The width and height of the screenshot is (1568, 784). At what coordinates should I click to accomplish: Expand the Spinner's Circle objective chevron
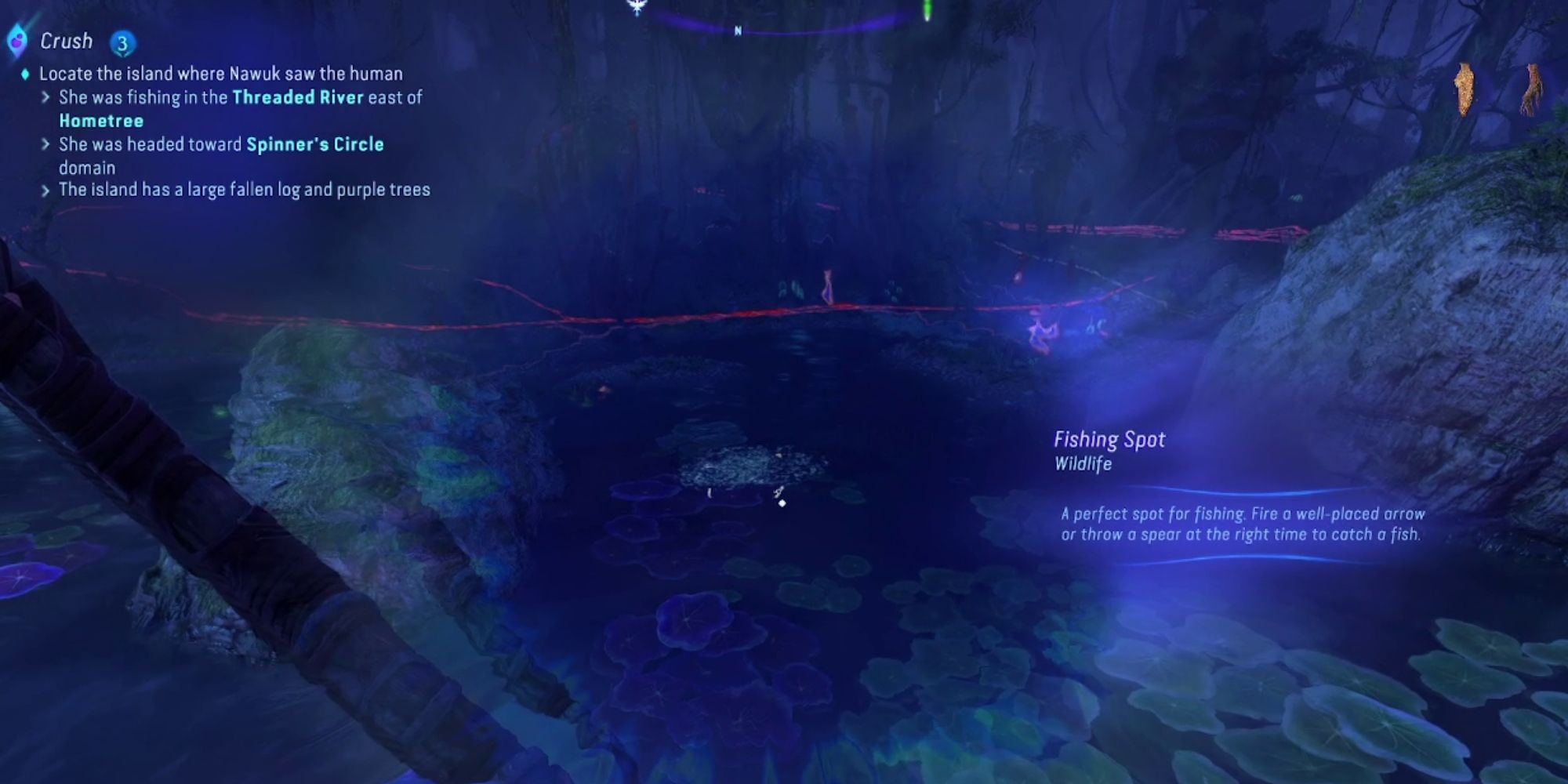click(45, 145)
